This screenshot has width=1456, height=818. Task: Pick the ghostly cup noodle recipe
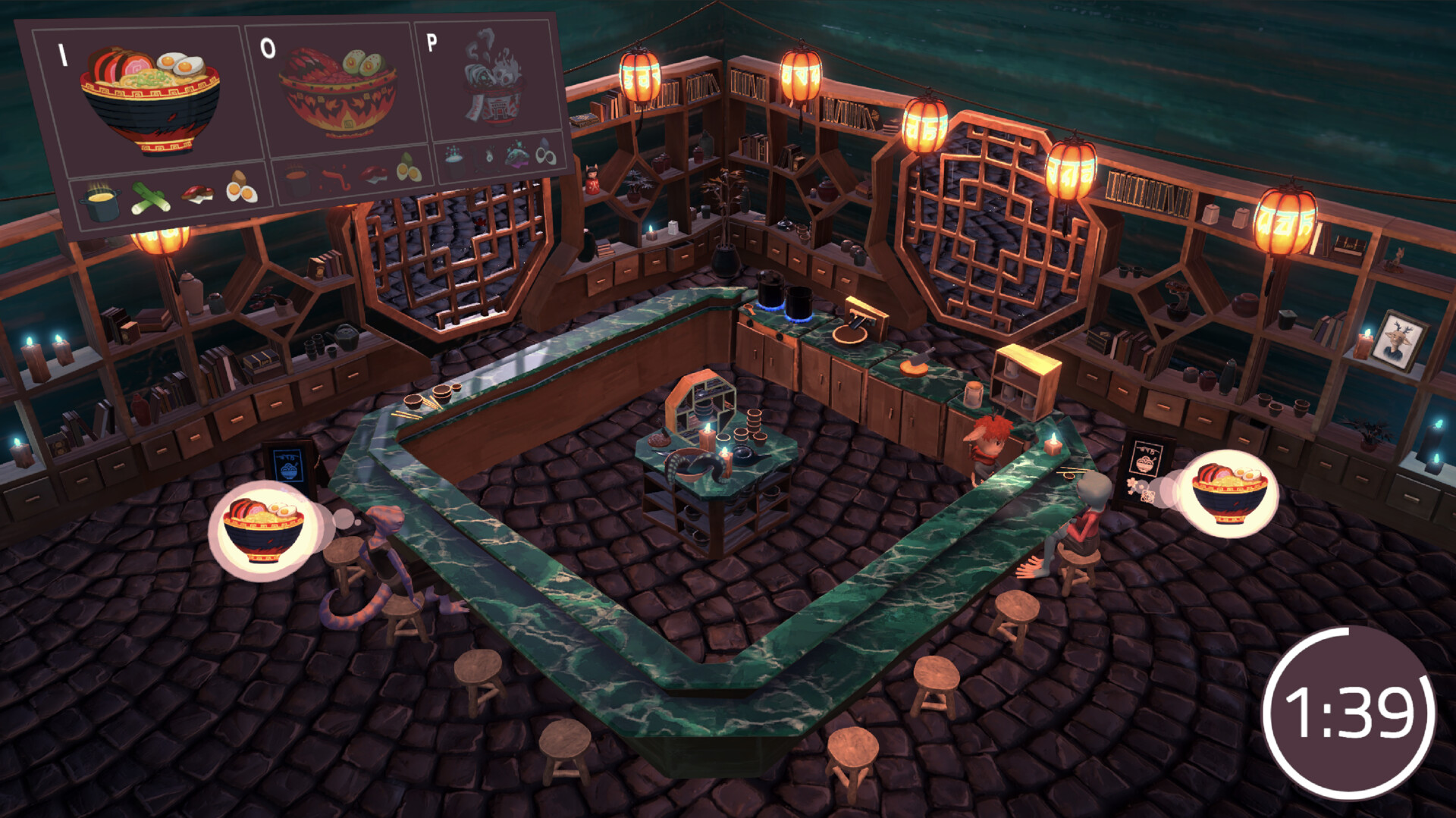[x=494, y=80]
